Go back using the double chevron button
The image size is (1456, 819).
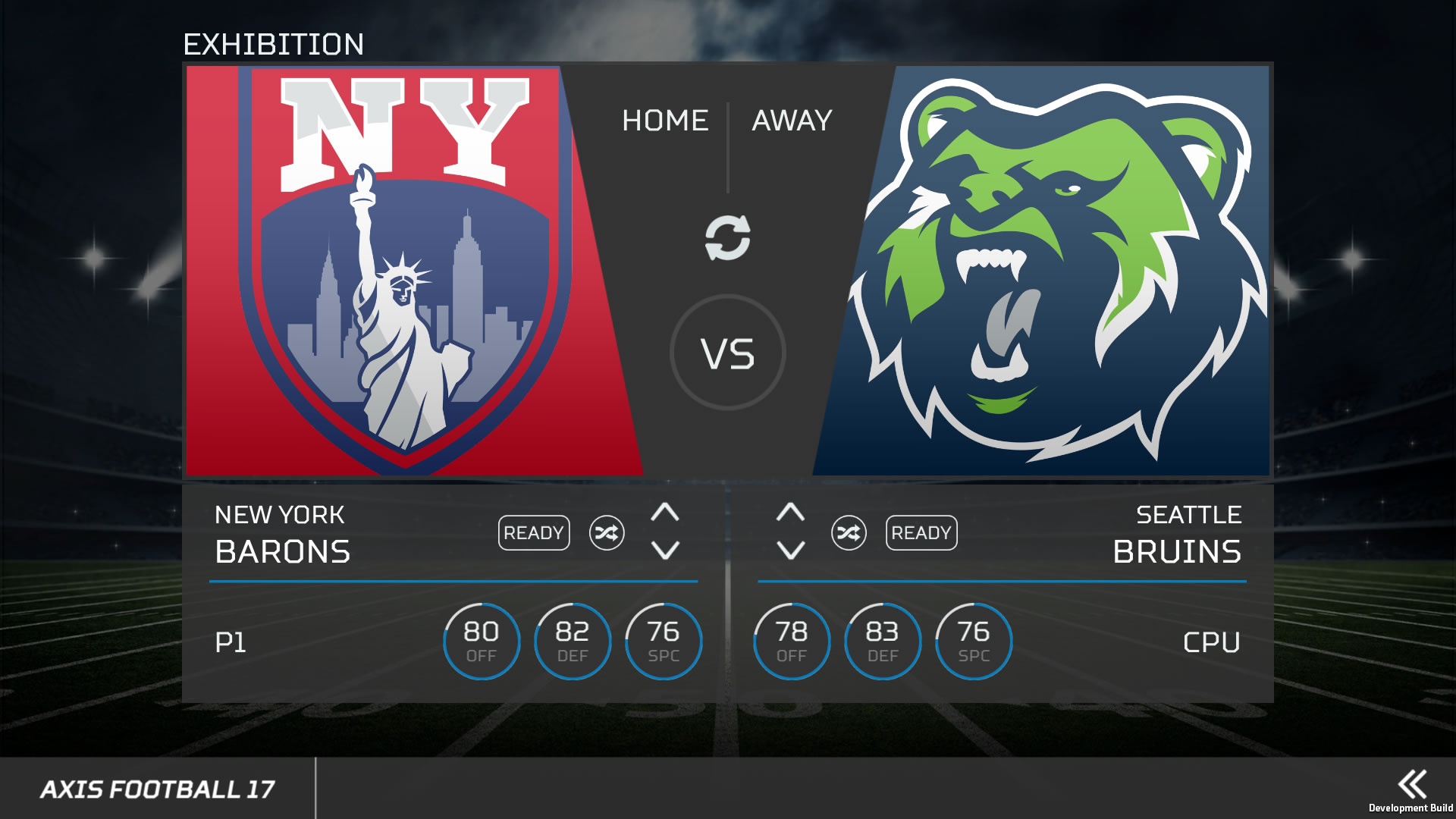[1412, 784]
